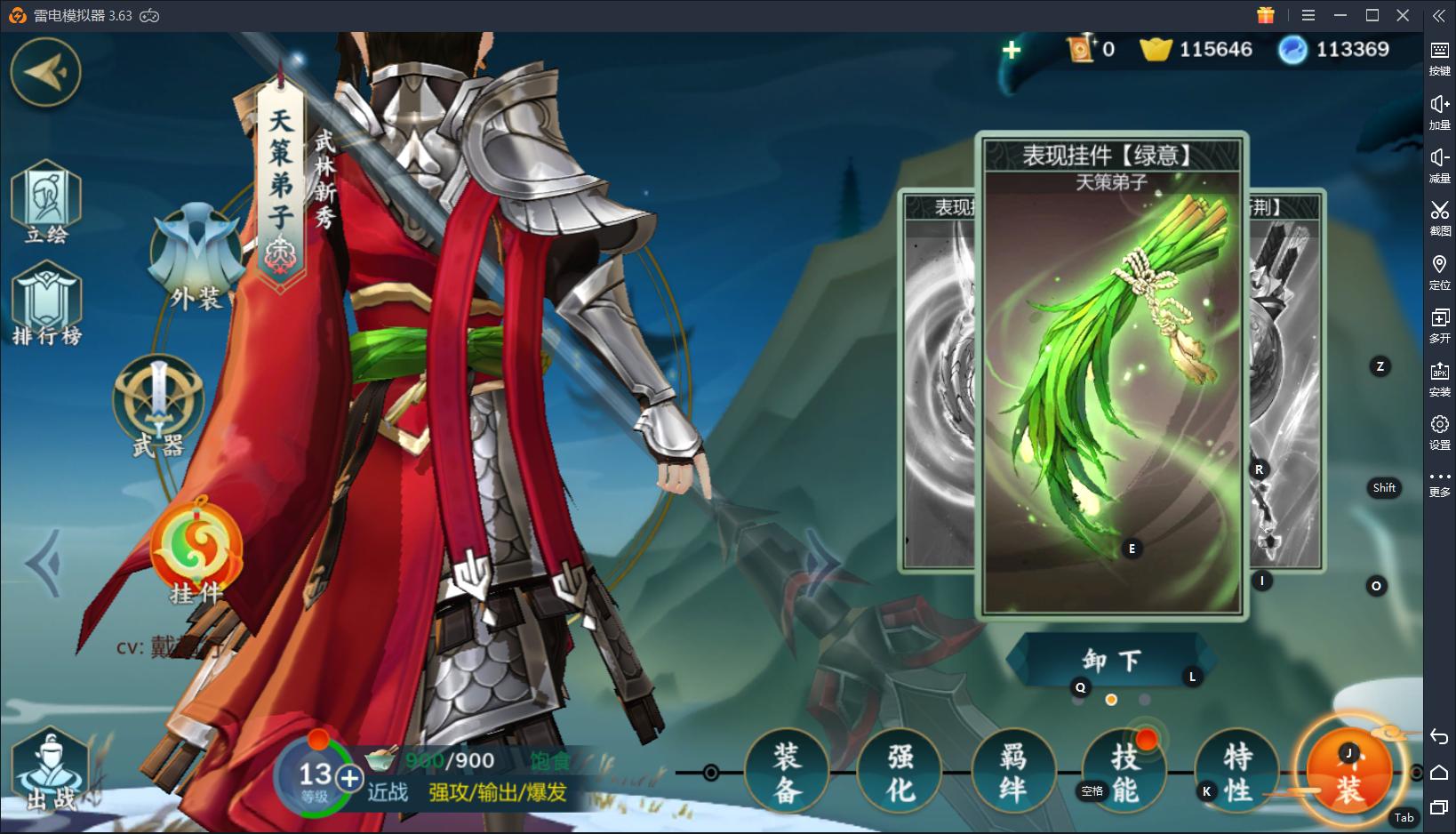Viewport: 1456px width, 834px height.
Task: Close the emulator window
Action: [1403, 15]
